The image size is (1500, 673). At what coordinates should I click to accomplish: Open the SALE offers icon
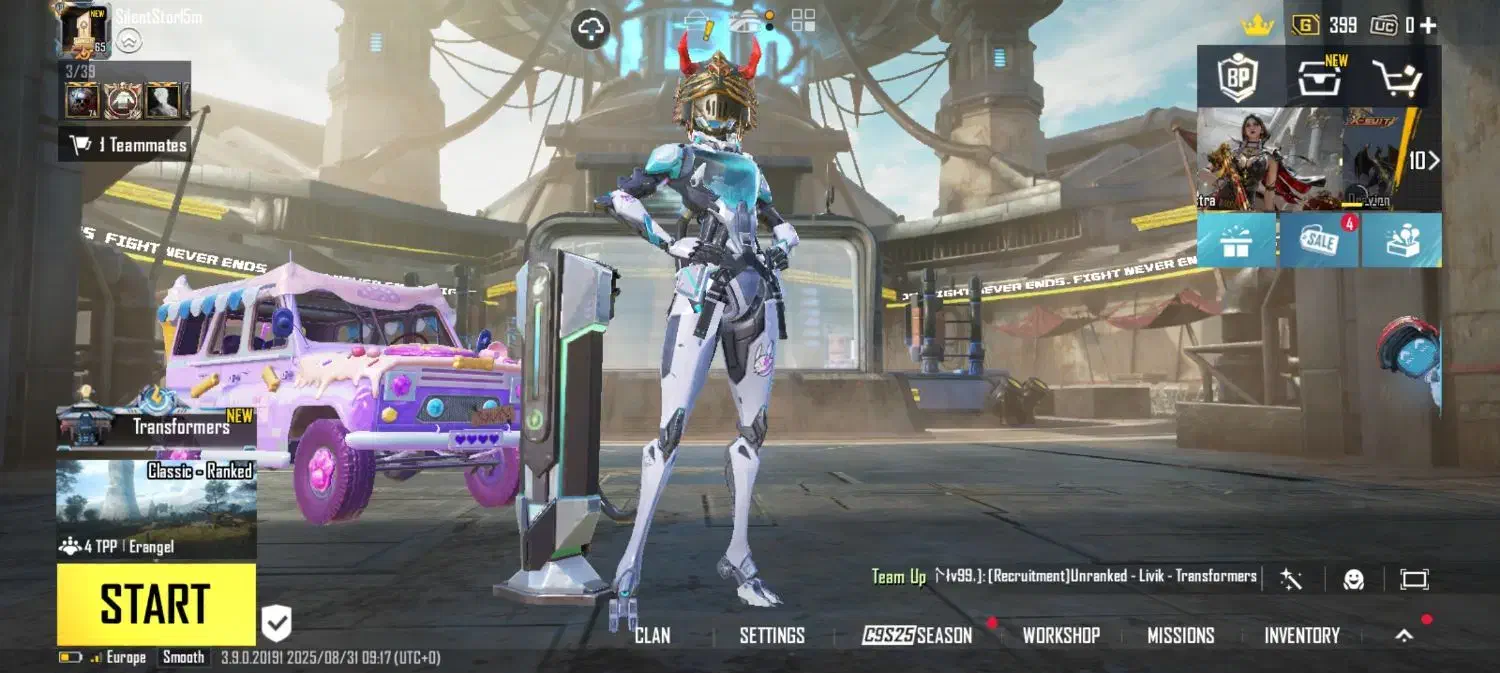[x=1319, y=240]
